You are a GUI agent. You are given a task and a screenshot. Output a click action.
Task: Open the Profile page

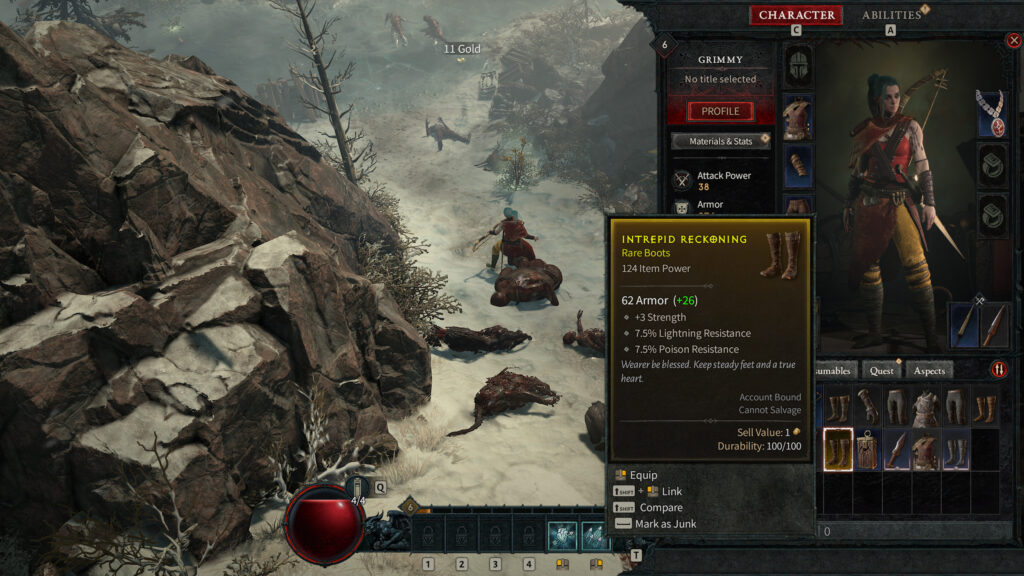[x=720, y=111]
